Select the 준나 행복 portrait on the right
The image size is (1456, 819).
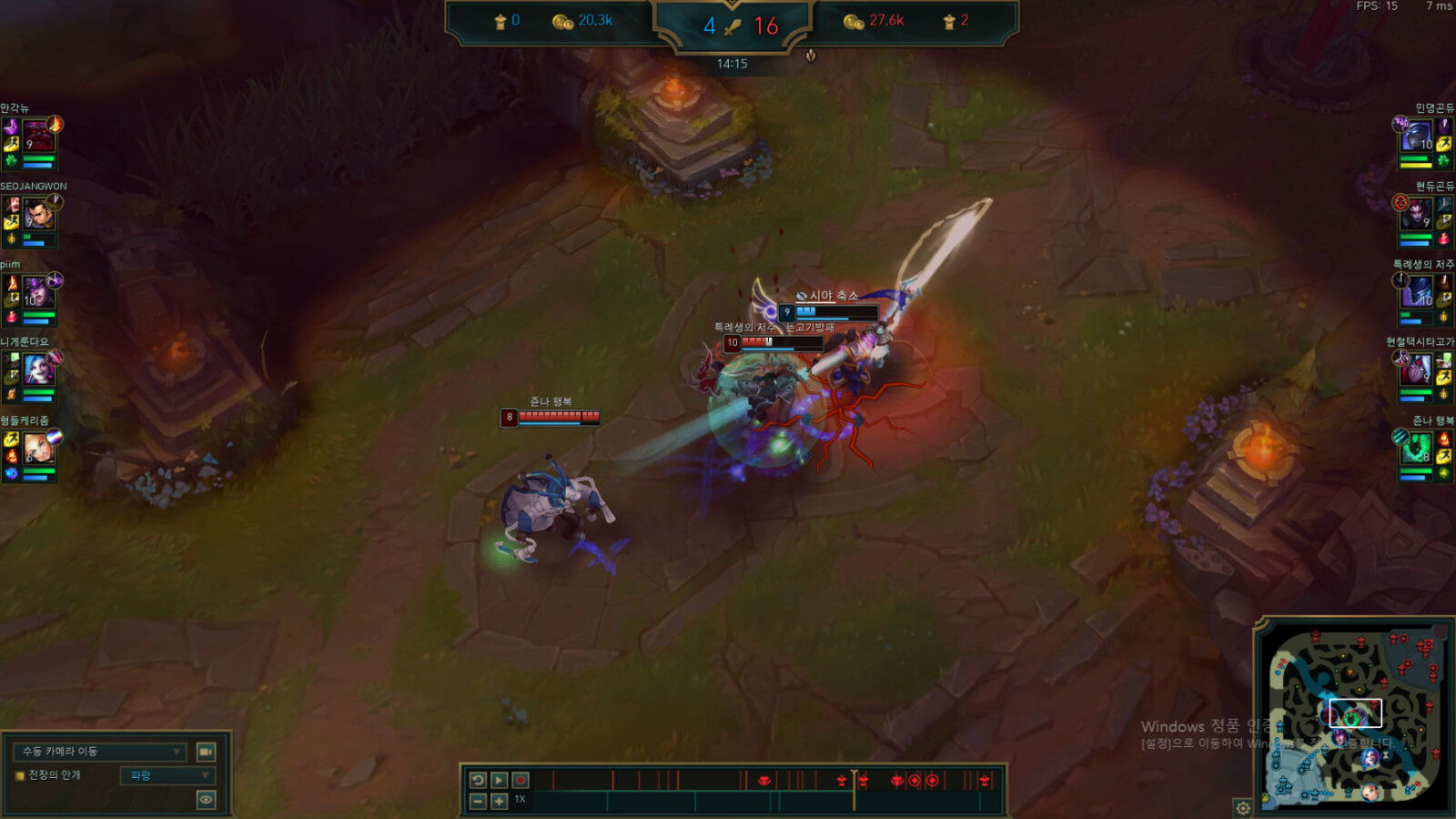click(1417, 446)
